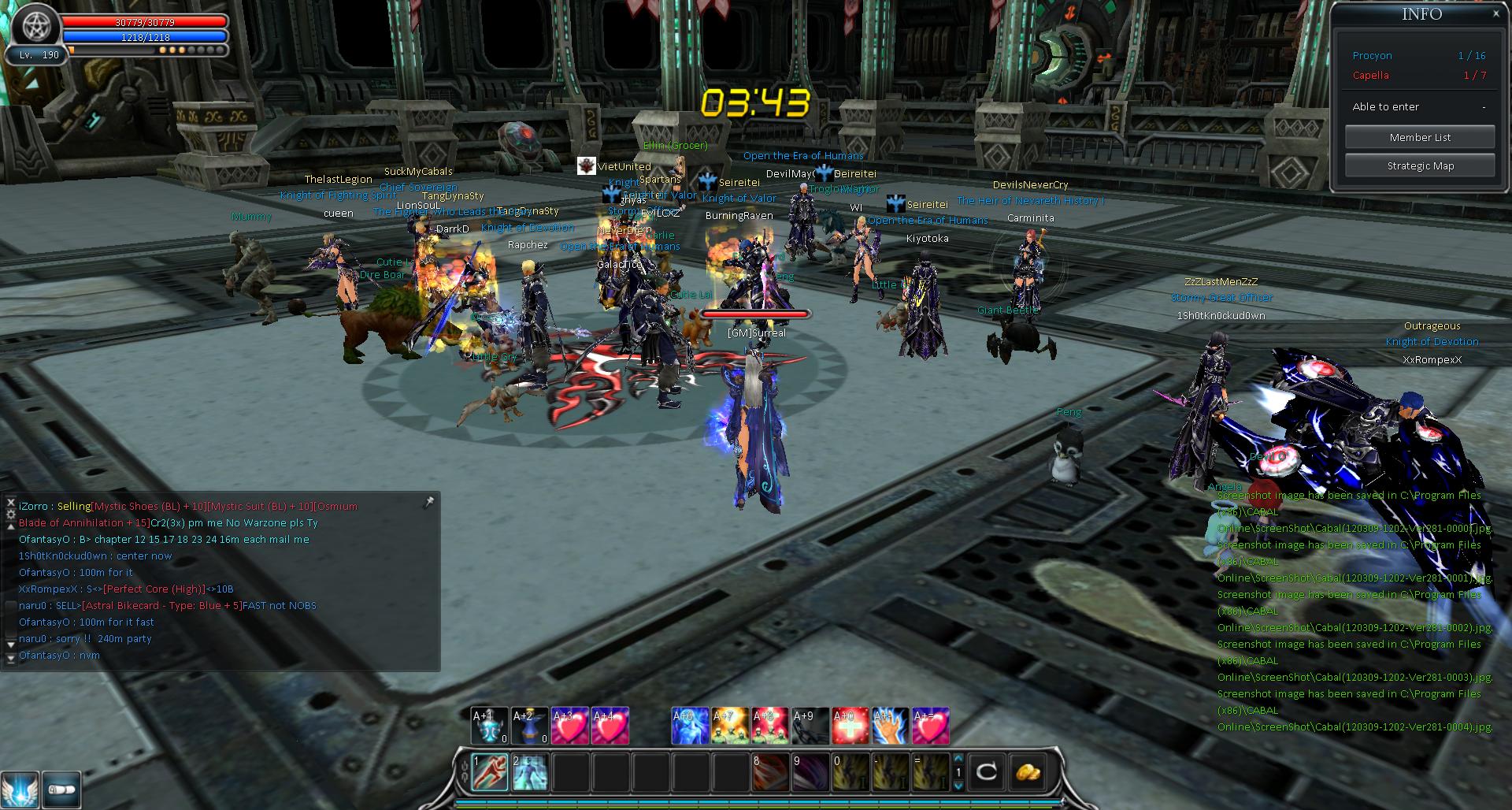Cast the red group buff in slot A+8
Image resolution: width=1512 pixels, height=810 pixels.
point(770,726)
